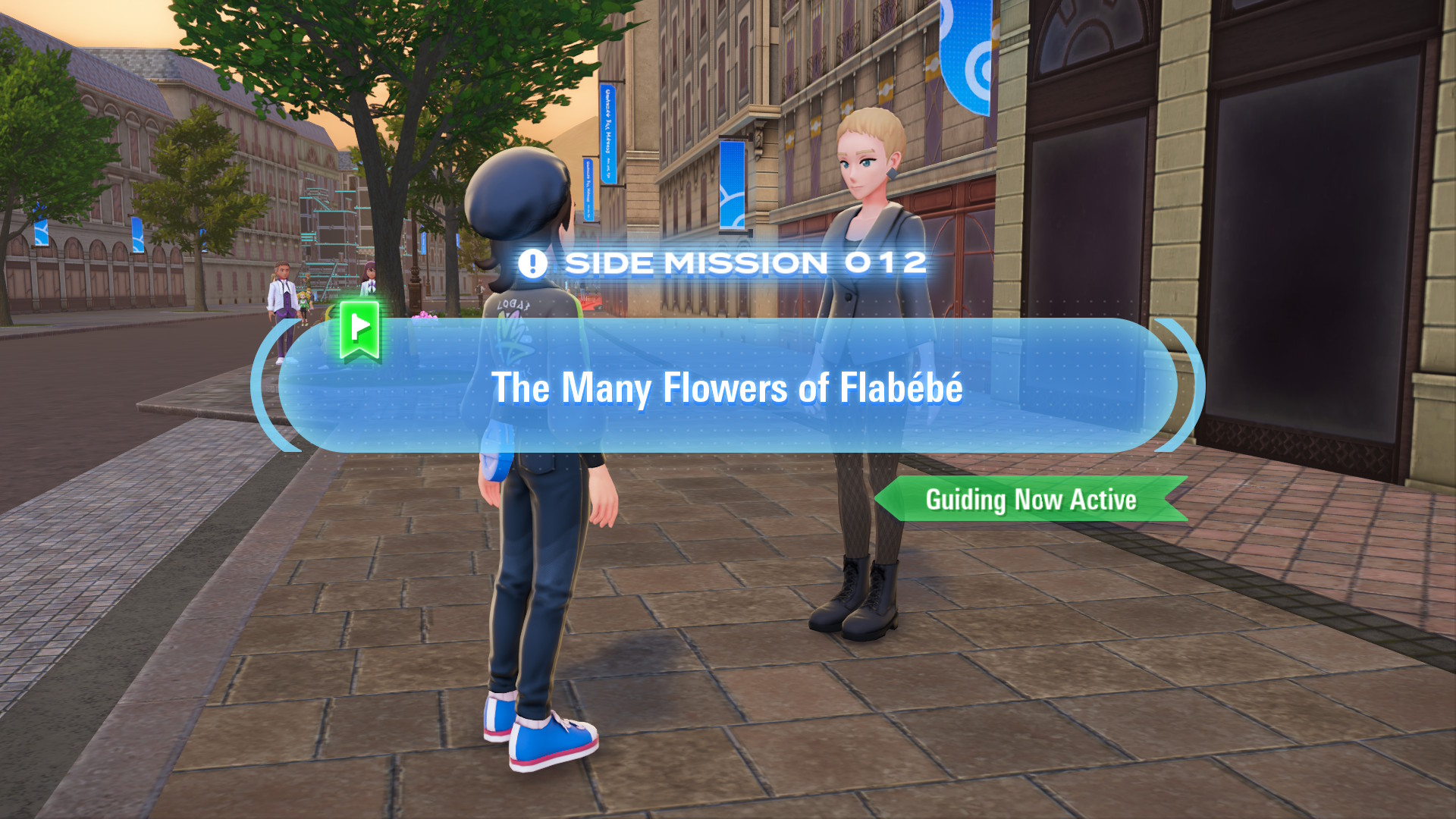Click the Side Mission exclamation mark icon
The height and width of the screenshot is (819, 1456).
point(532,264)
